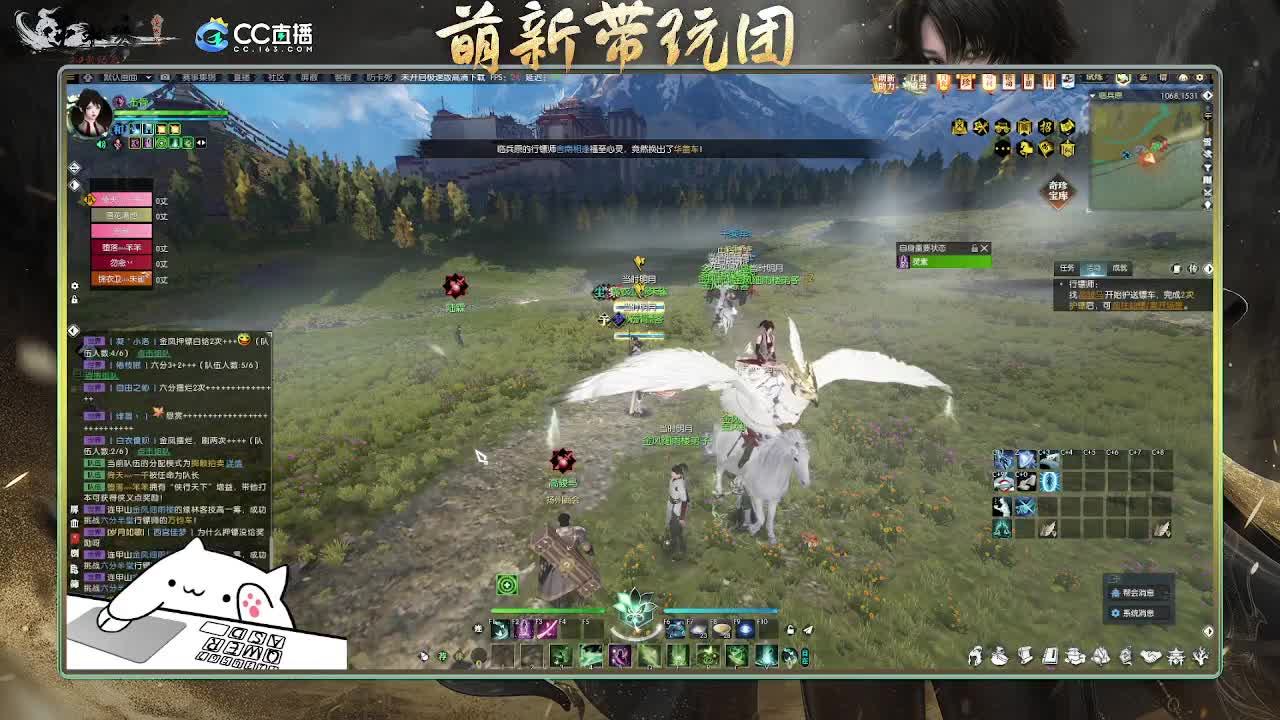Screen dimensions: 1280x720
Task: Lock the 自身重要状态 buff panel with the padlock
Action: [x=973, y=249]
